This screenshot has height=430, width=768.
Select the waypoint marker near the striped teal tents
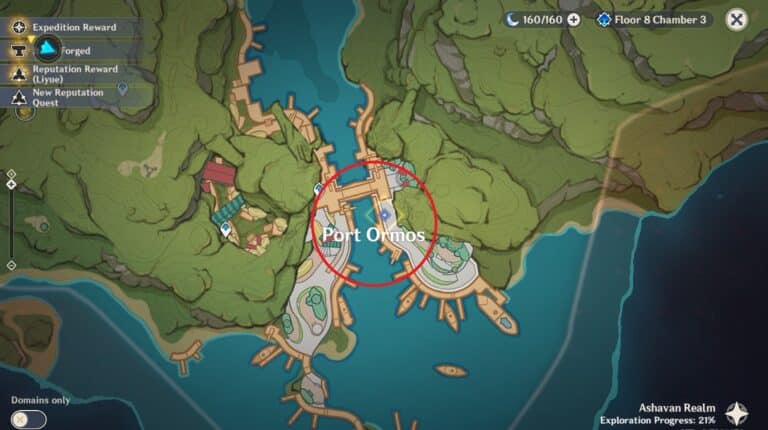point(226,229)
